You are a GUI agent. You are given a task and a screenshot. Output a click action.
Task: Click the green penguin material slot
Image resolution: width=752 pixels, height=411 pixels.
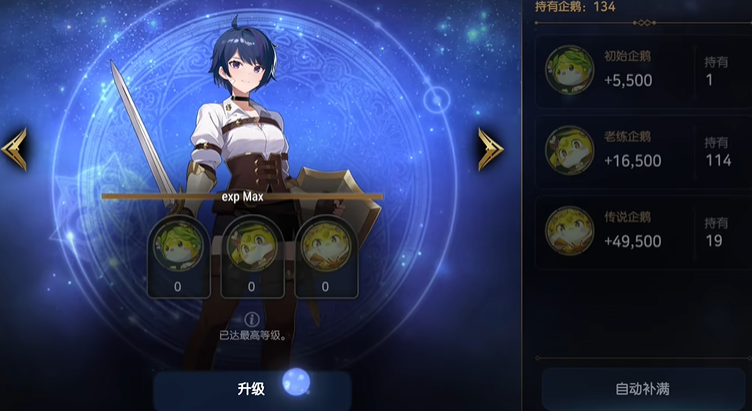(178, 257)
